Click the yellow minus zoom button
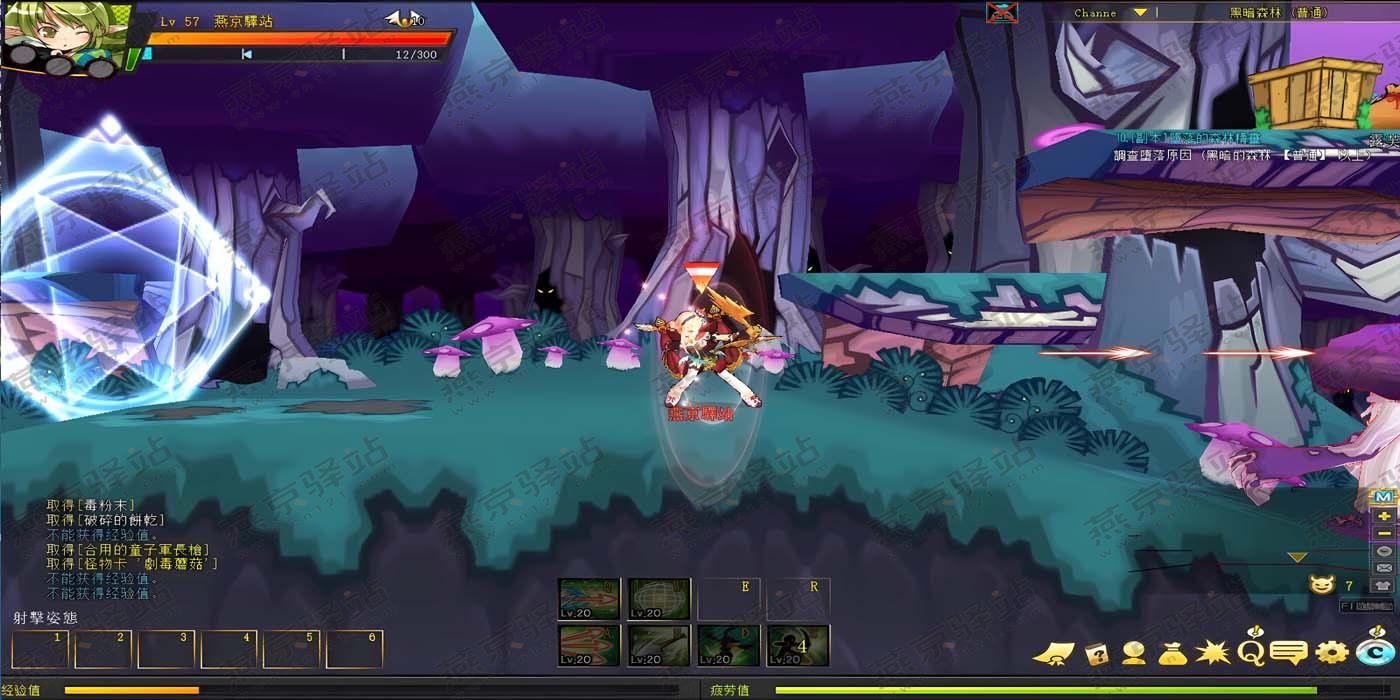This screenshot has height=700, width=1400. coord(1383,533)
